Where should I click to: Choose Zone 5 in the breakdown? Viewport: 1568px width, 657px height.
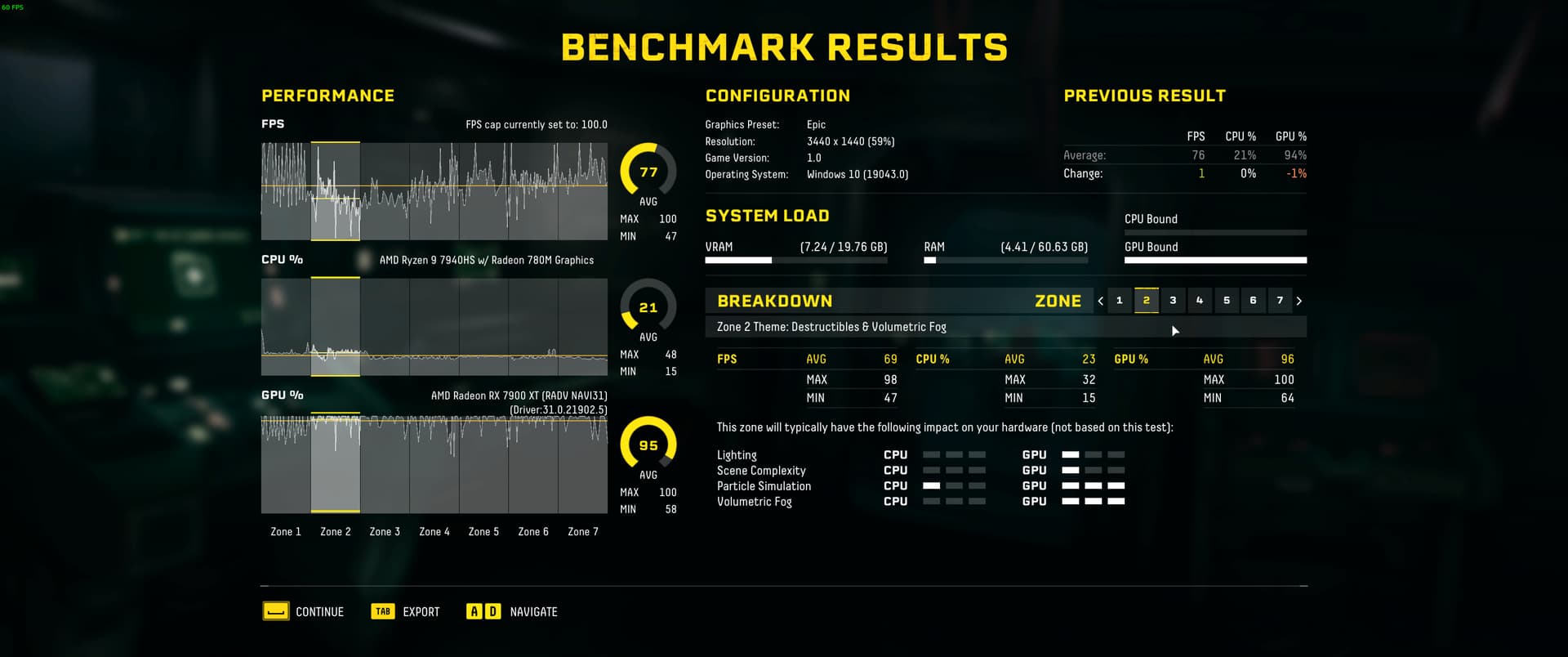pos(1227,301)
